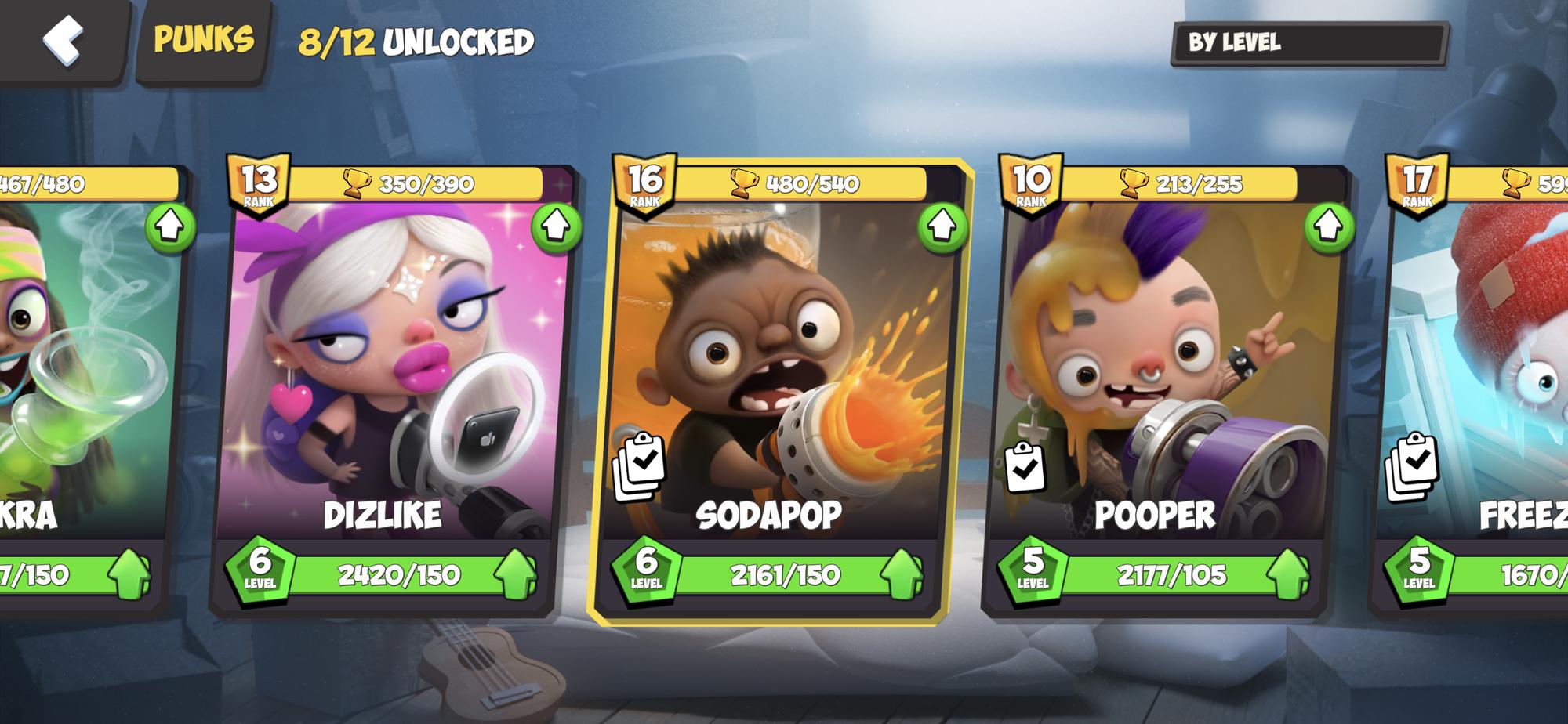Image resolution: width=1568 pixels, height=724 pixels.
Task: Open the By Level sort dropdown
Action: pos(1308,43)
